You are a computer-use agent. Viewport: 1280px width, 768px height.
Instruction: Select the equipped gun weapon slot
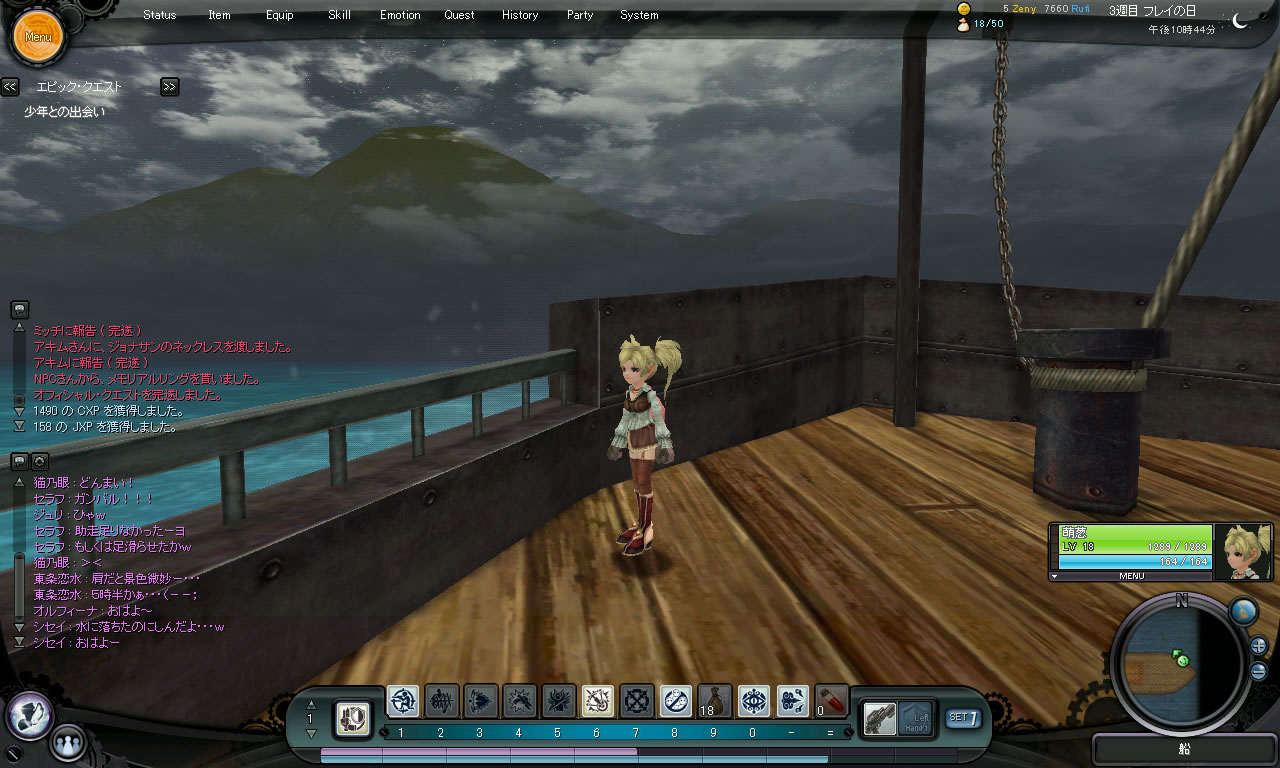point(879,717)
